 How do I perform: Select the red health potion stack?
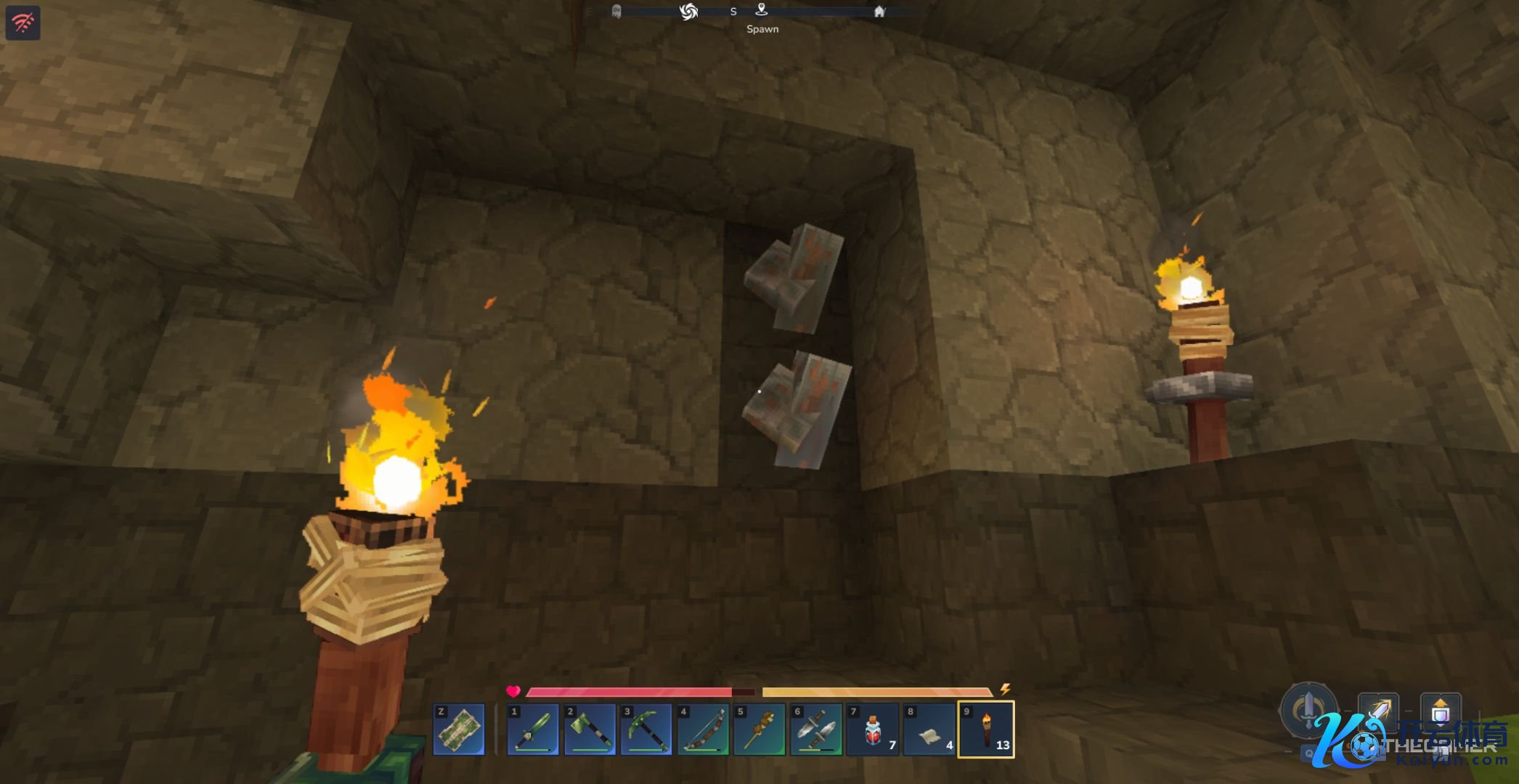(873, 729)
